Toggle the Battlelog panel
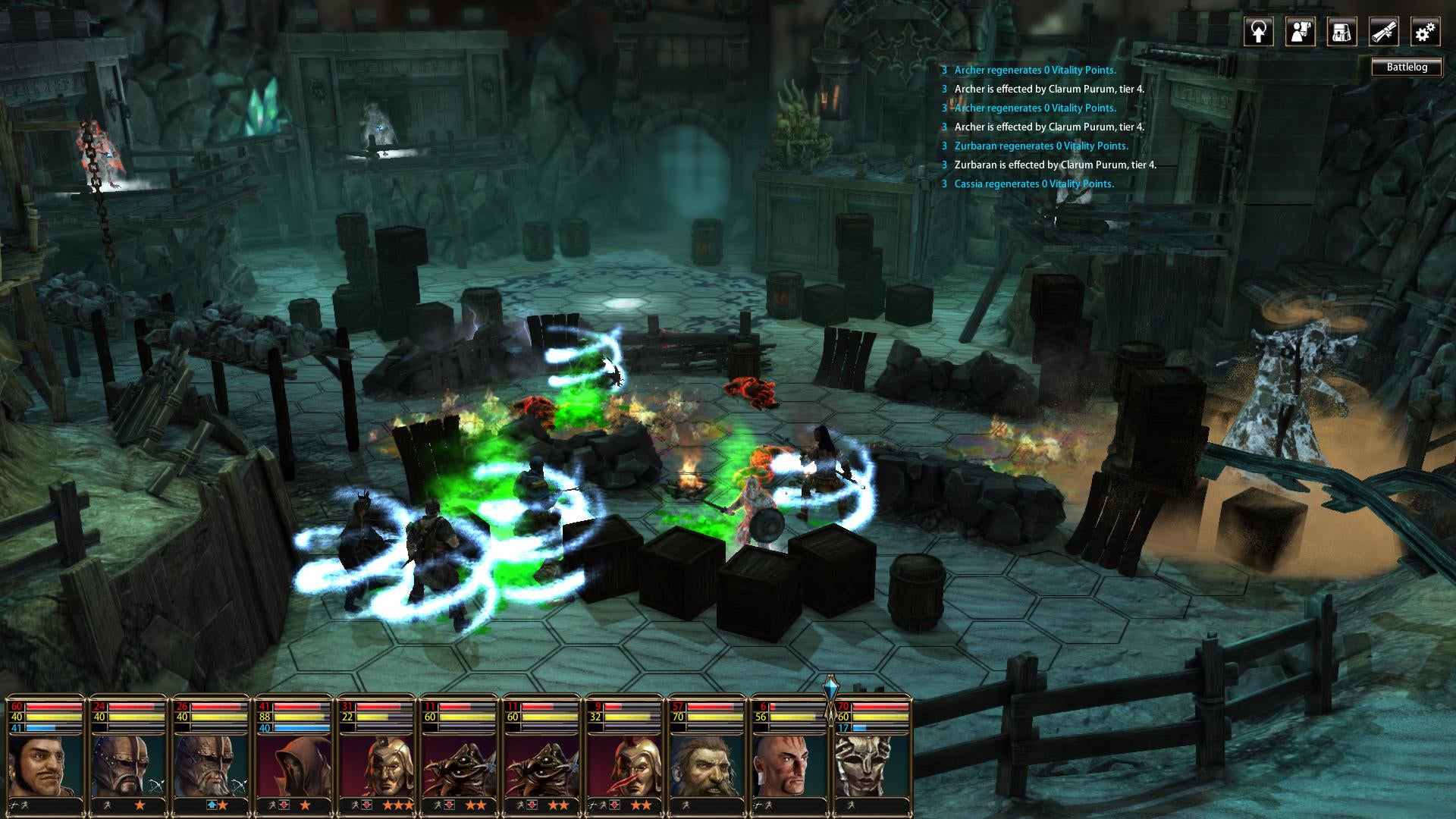1456x819 pixels. pos(1407,67)
